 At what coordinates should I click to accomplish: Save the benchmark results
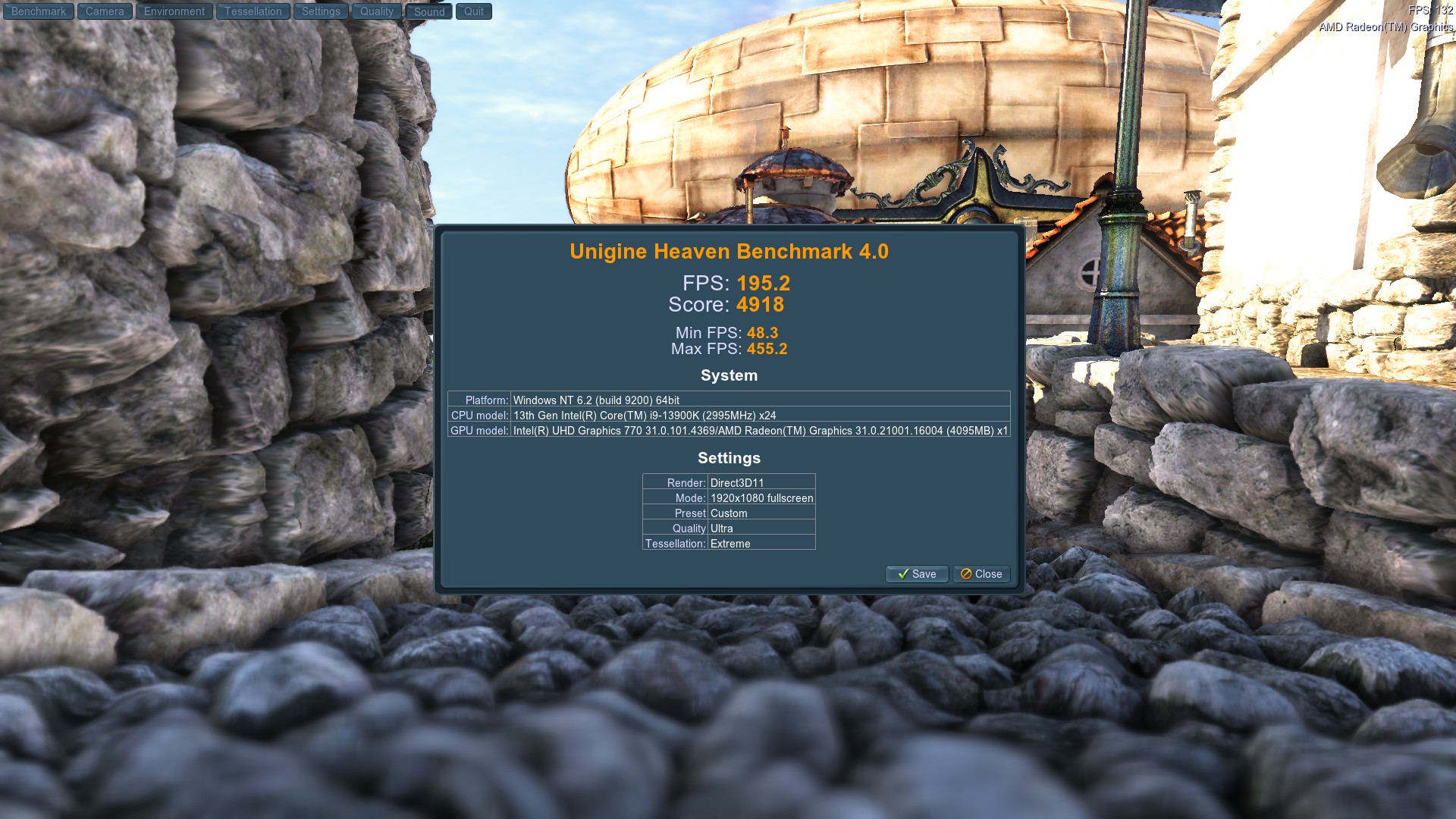917,574
